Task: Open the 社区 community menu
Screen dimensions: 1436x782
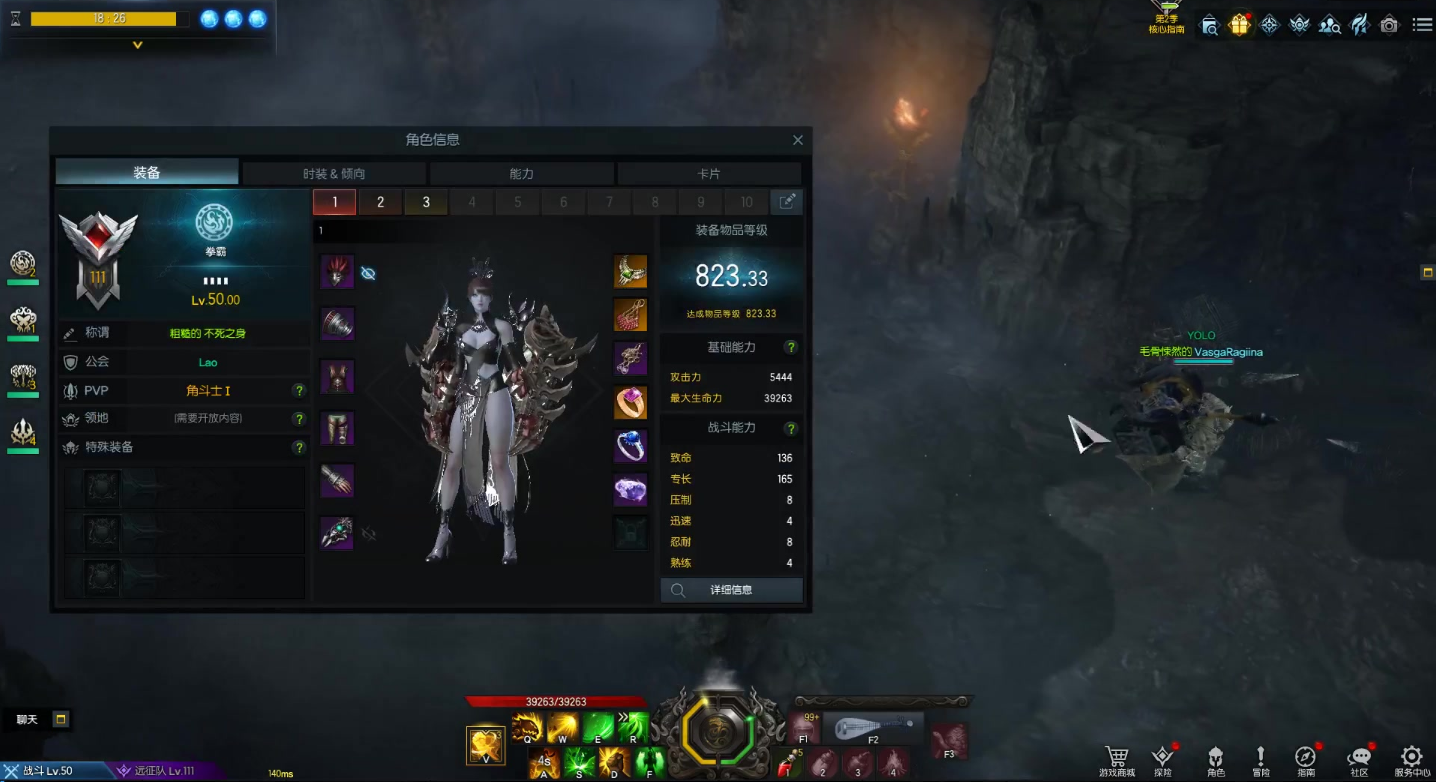Action: [1359, 762]
